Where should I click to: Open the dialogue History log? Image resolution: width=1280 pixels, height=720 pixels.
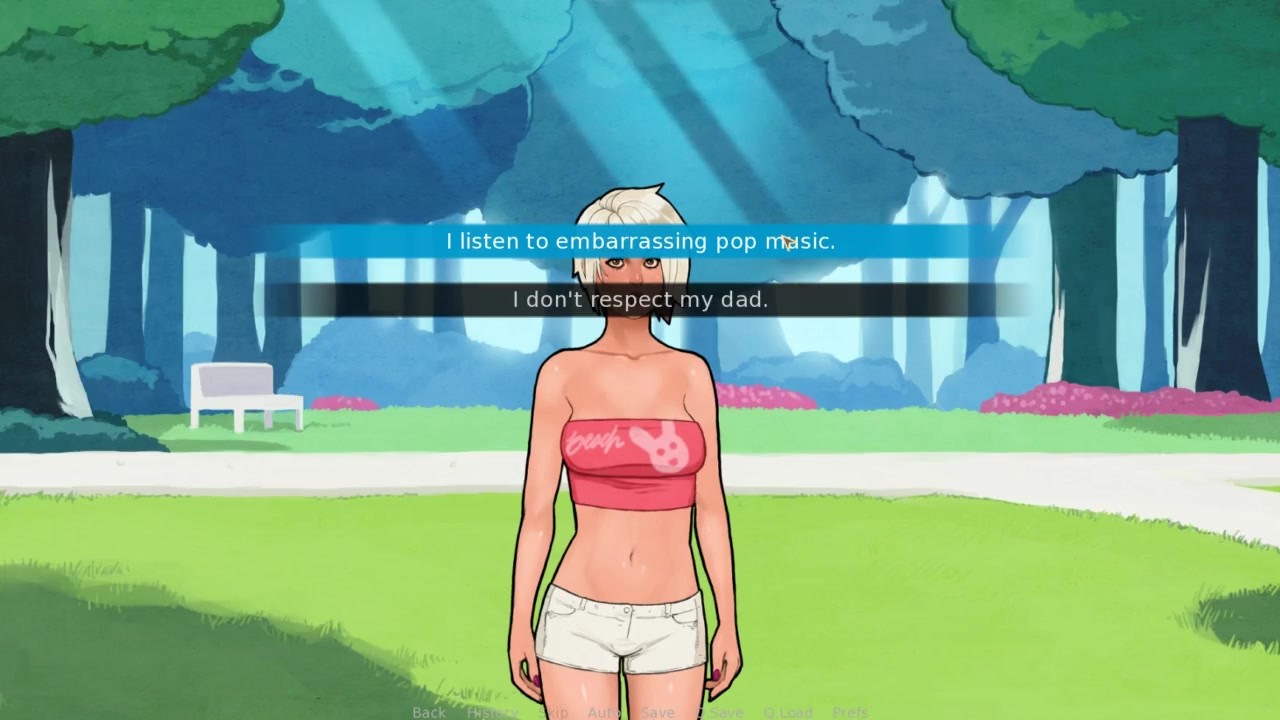(492, 712)
